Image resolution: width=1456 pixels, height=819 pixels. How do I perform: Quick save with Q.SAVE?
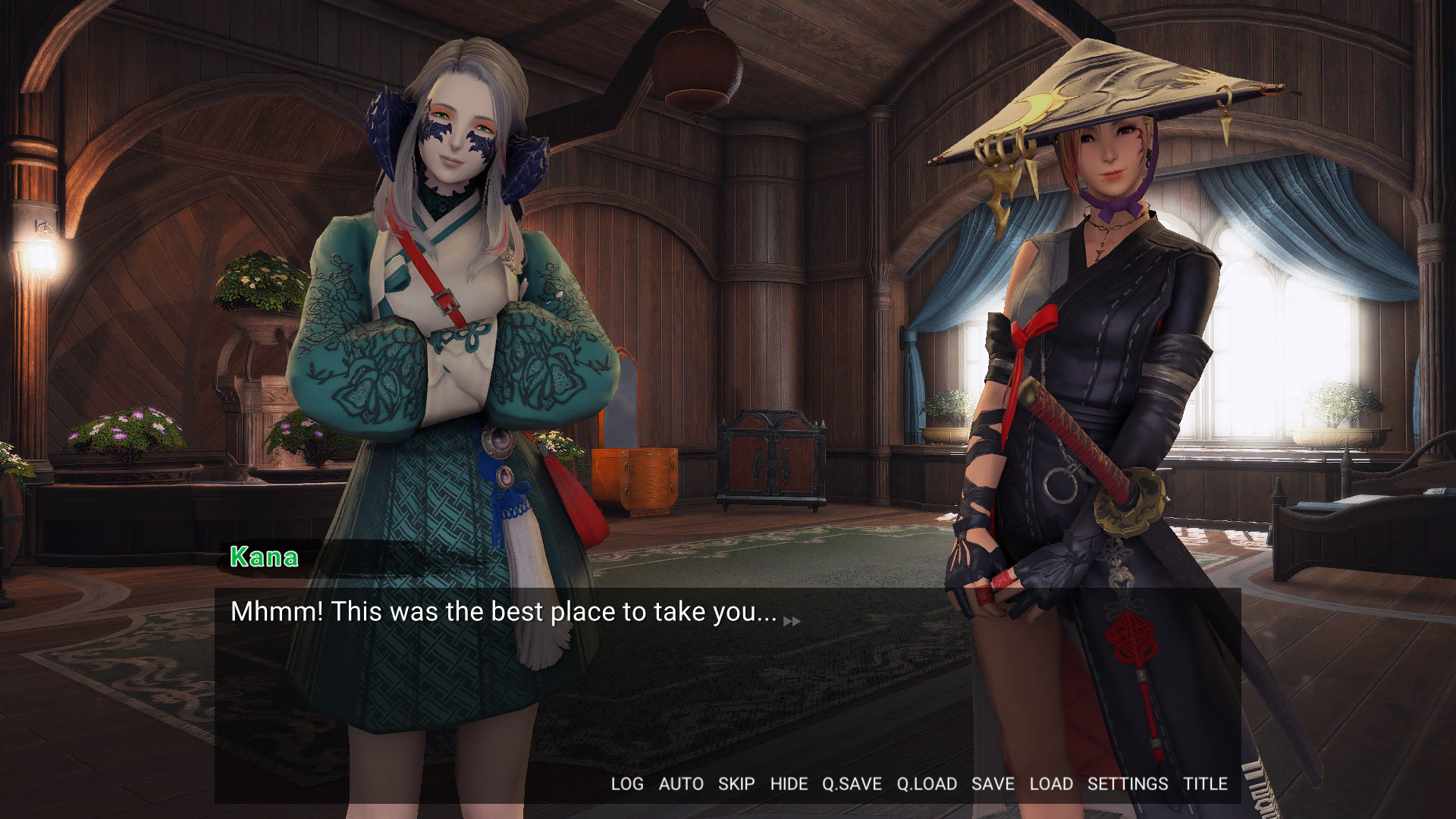[852, 784]
